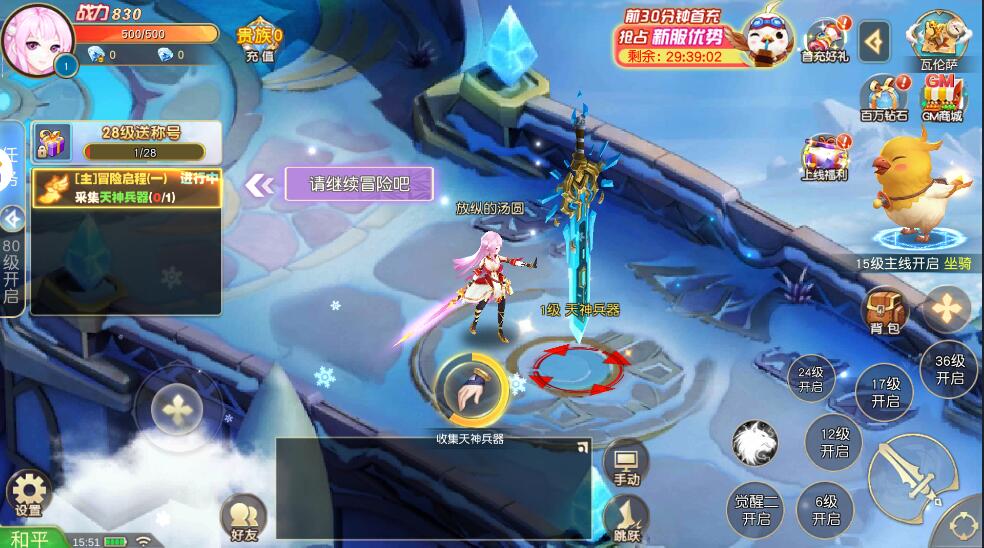Viewport: 984px width, 548px height.
Task: Open the 好友 friends list
Action: point(243,514)
